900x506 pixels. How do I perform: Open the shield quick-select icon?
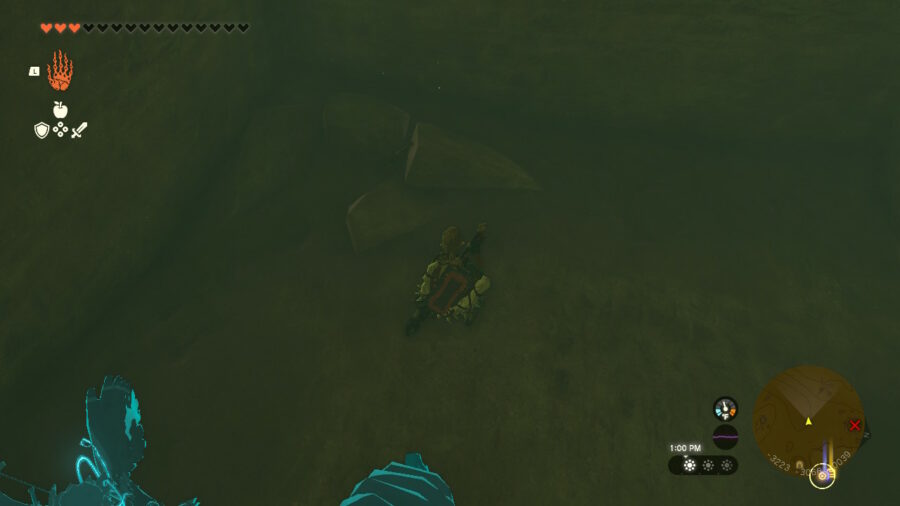(x=42, y=130)
